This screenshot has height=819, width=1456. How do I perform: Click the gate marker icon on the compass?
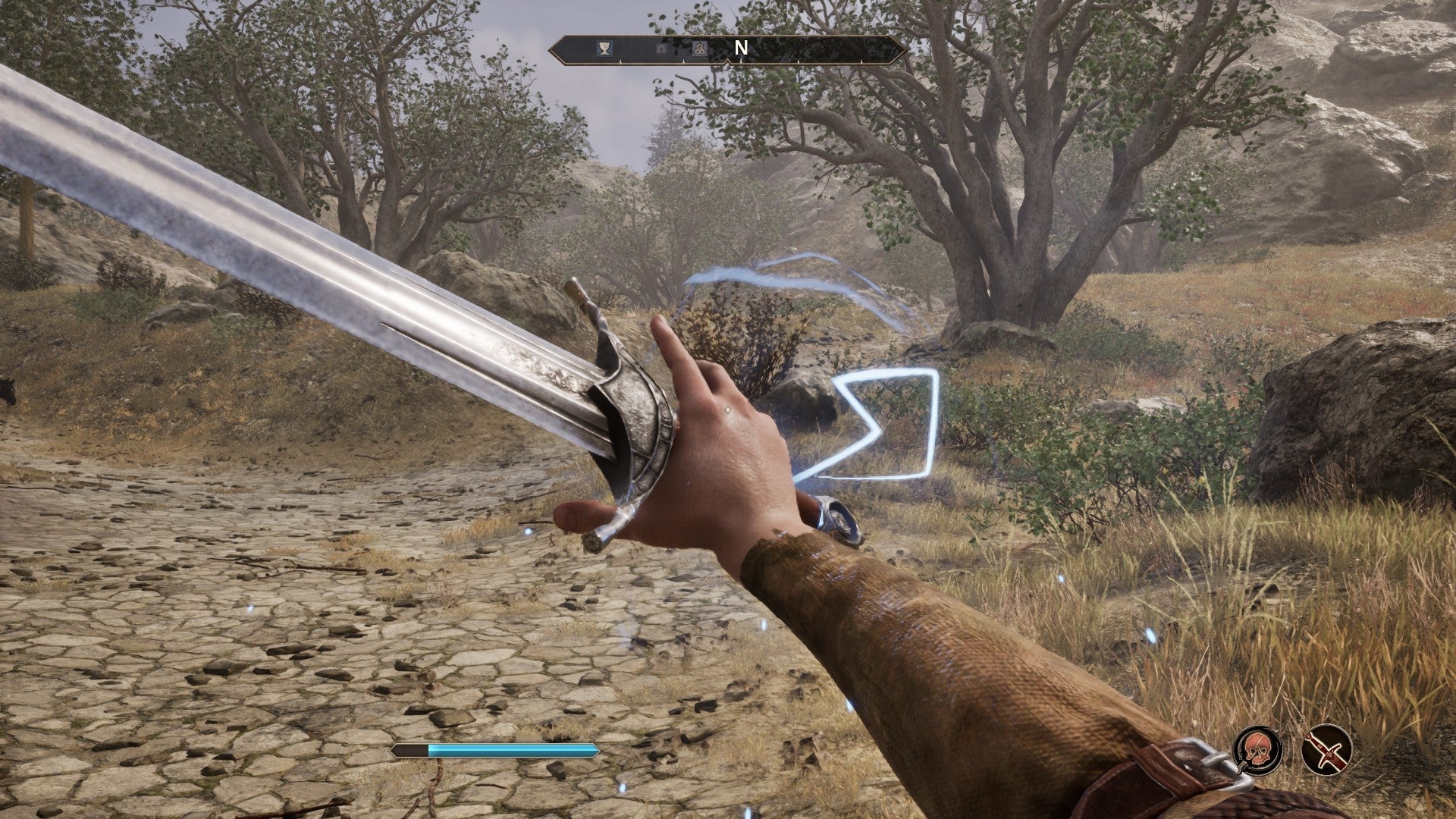(x=662, y=48)
